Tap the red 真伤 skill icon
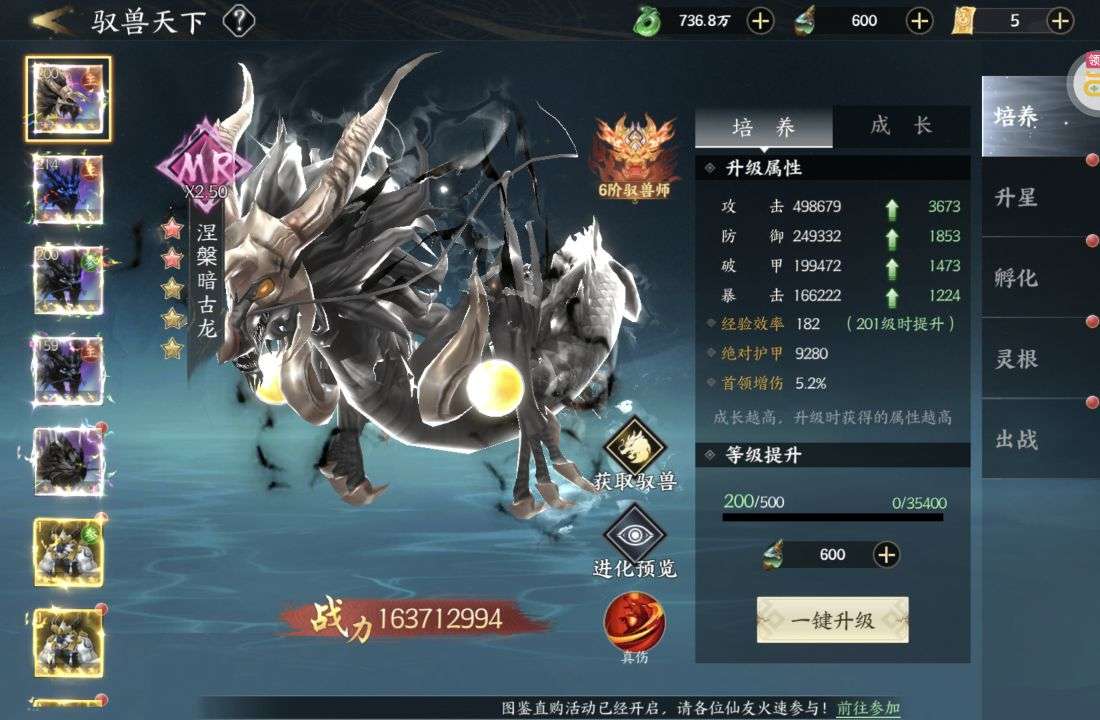The width and height of the screenshot is (1100, 720). (635, 620)
